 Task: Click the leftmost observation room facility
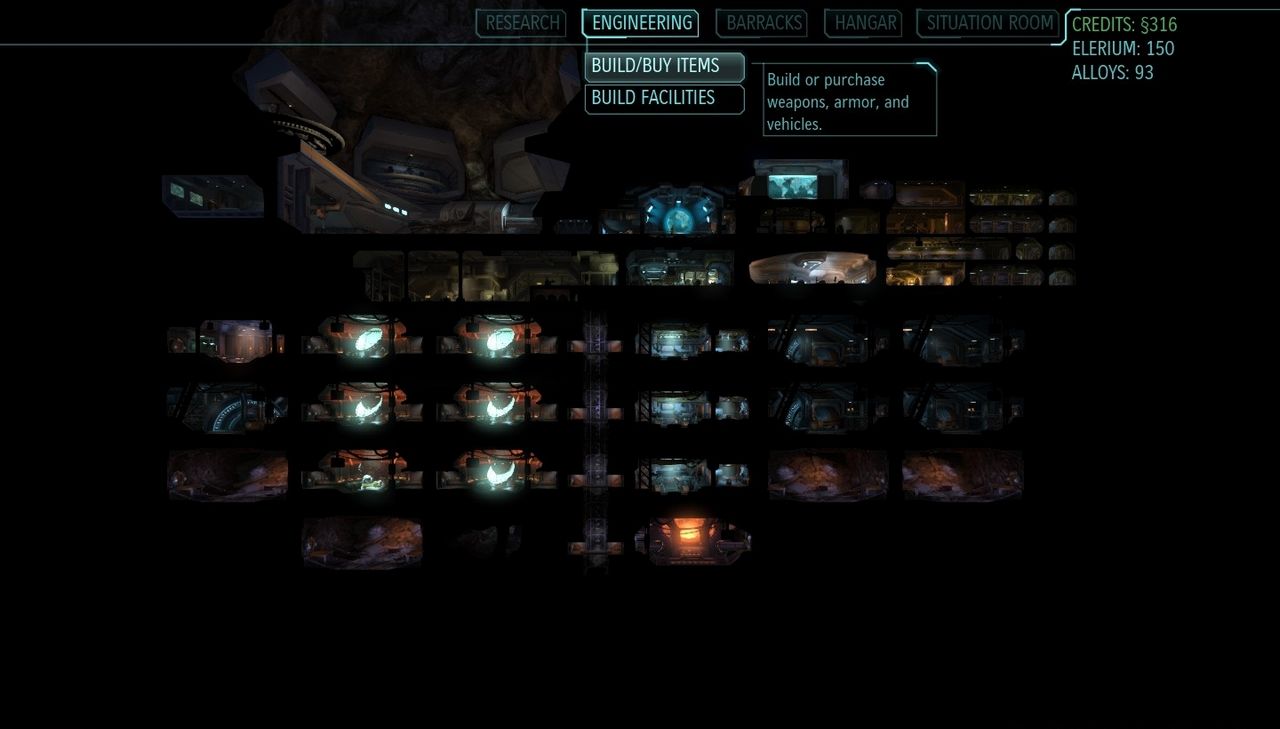pos(212,196)
